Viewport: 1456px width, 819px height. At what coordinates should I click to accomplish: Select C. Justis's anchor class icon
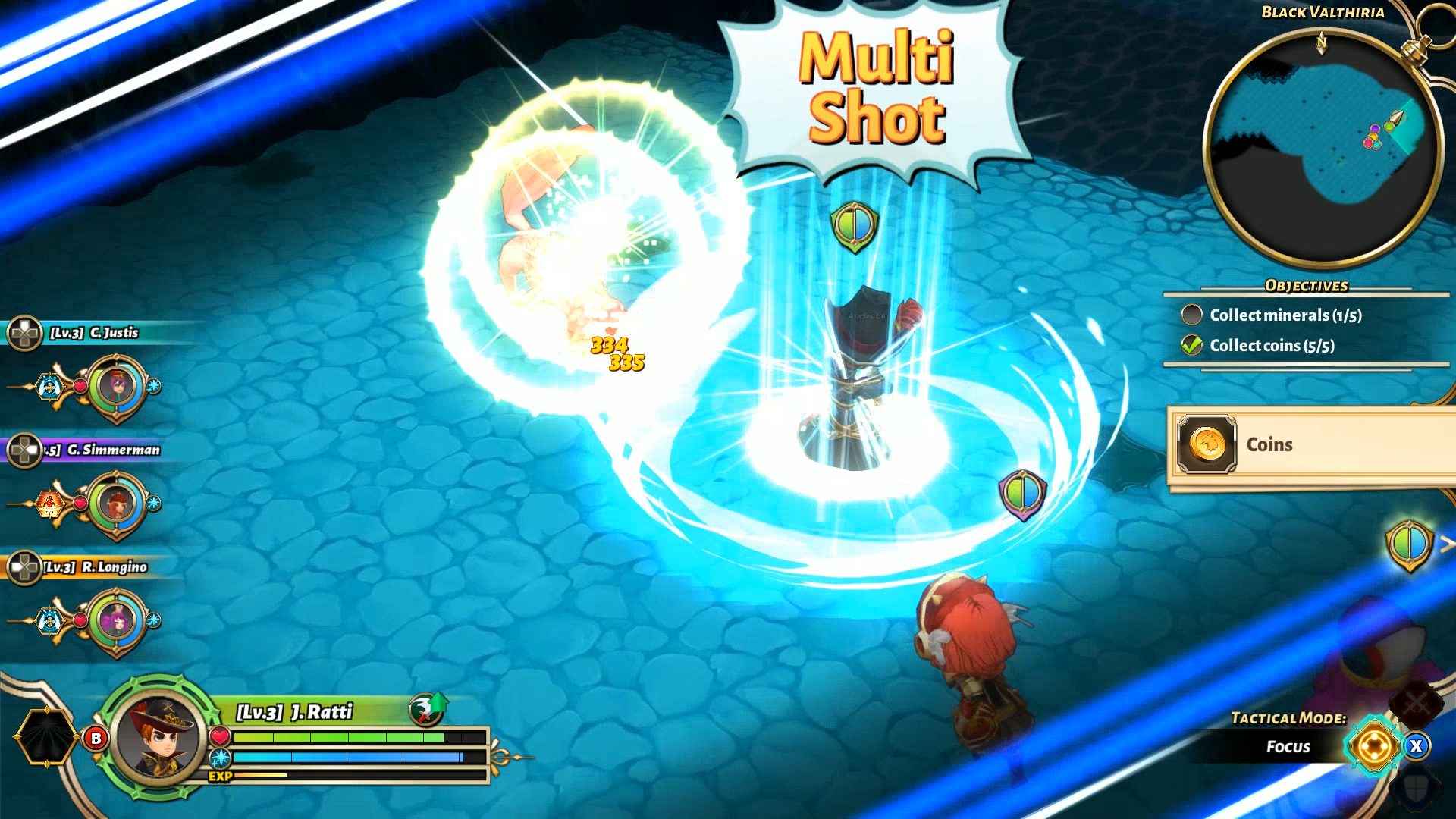coord(49,385)
